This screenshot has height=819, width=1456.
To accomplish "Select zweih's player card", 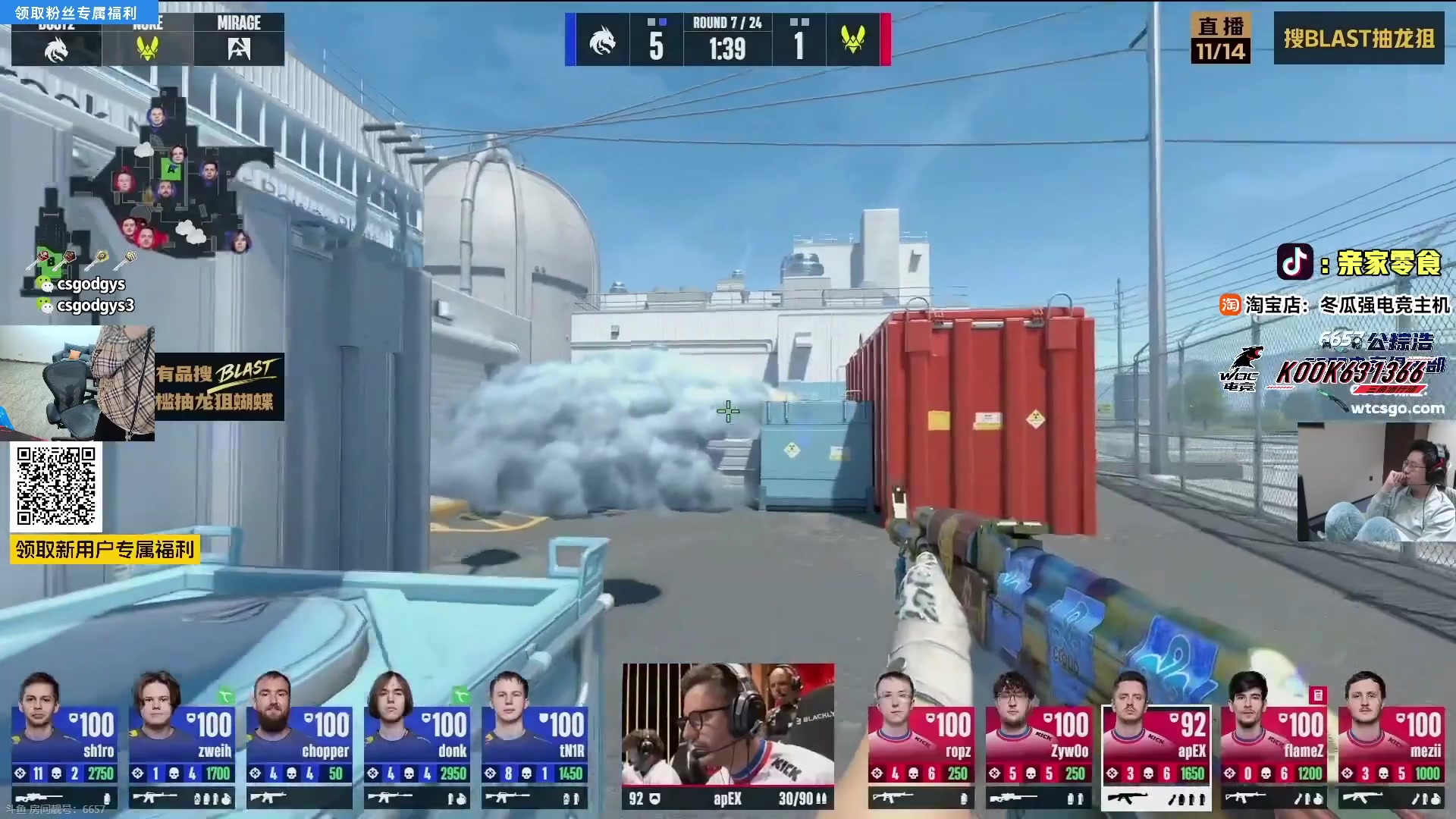I will pos(182,739).
